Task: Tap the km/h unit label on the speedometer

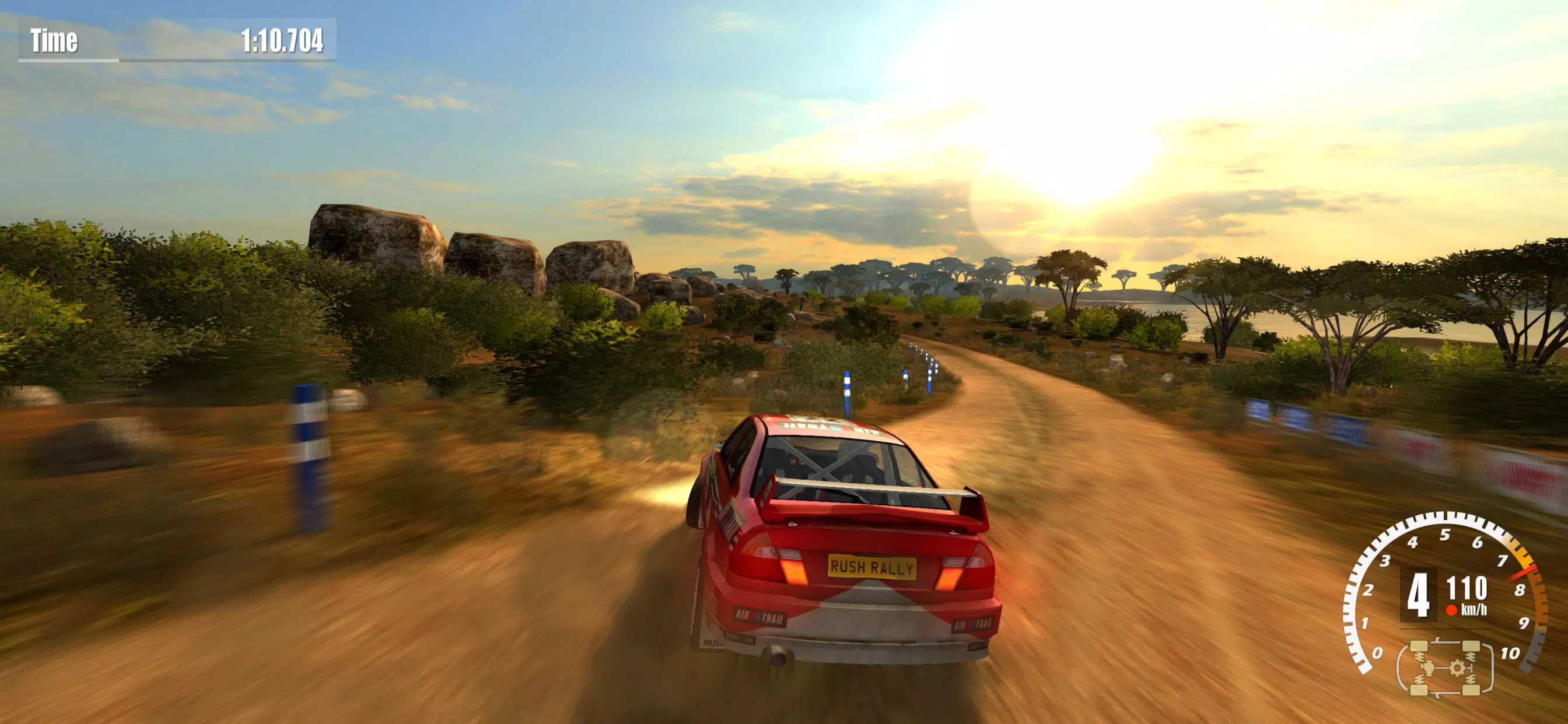Action: 1473,609
